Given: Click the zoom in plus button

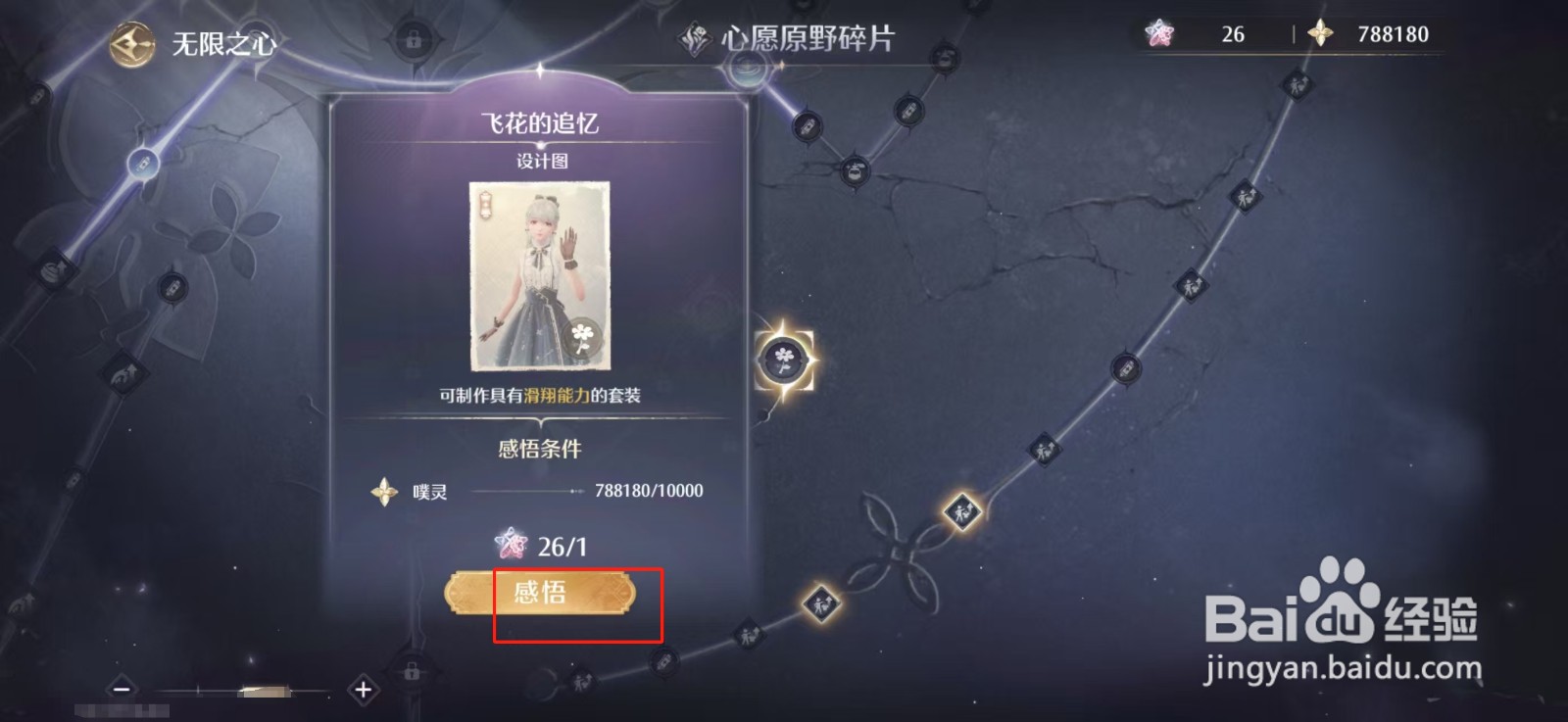Looking at the screenshot, I should tap(363, 689).
